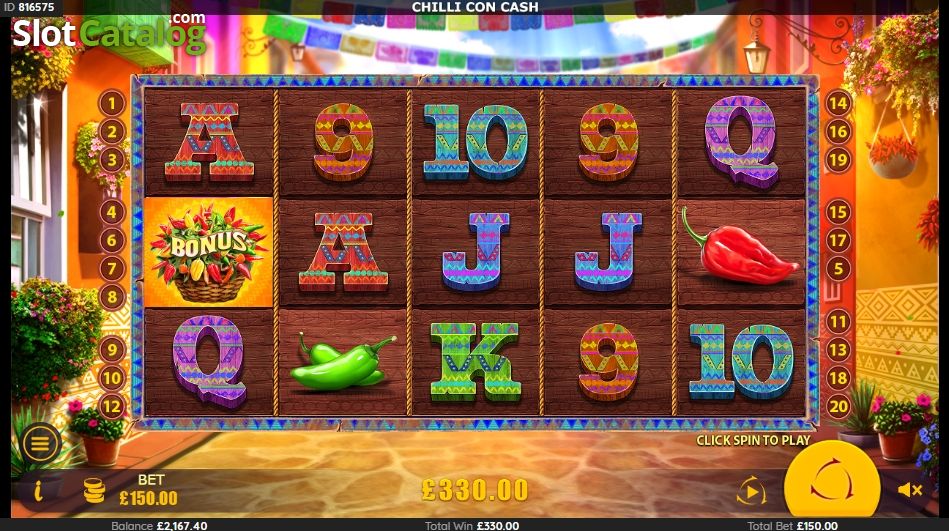Select payline number 1 marker
This screenshot has width=949, height=531.
point(111,102)
